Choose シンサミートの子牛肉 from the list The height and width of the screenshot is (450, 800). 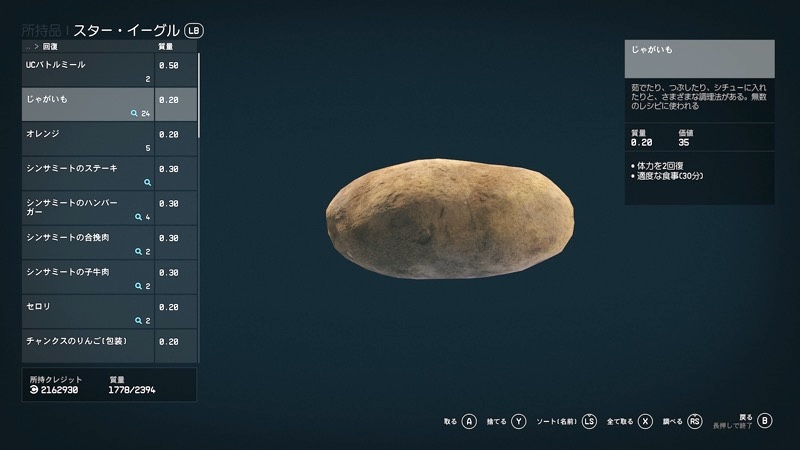(x=88, y=277)
